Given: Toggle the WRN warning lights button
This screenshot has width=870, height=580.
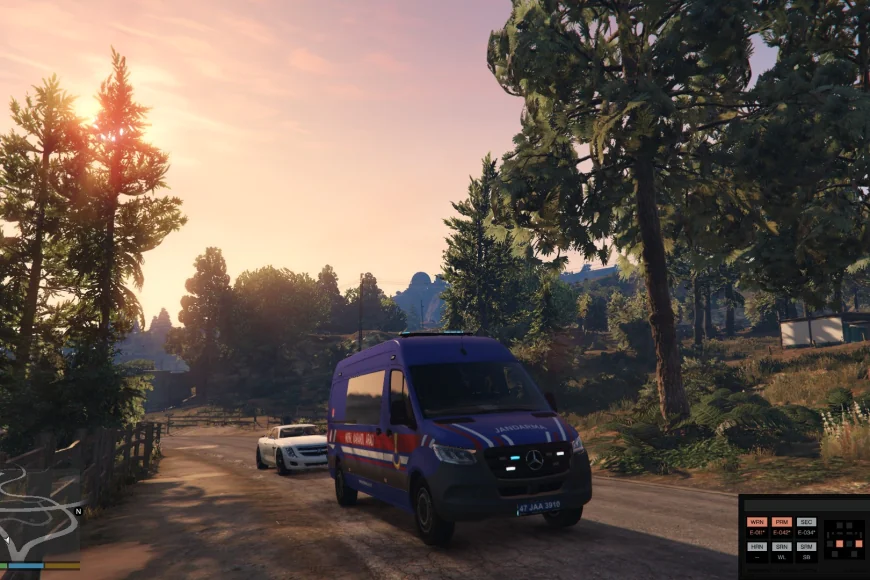Looking at the screenshot, I should 756,522.
